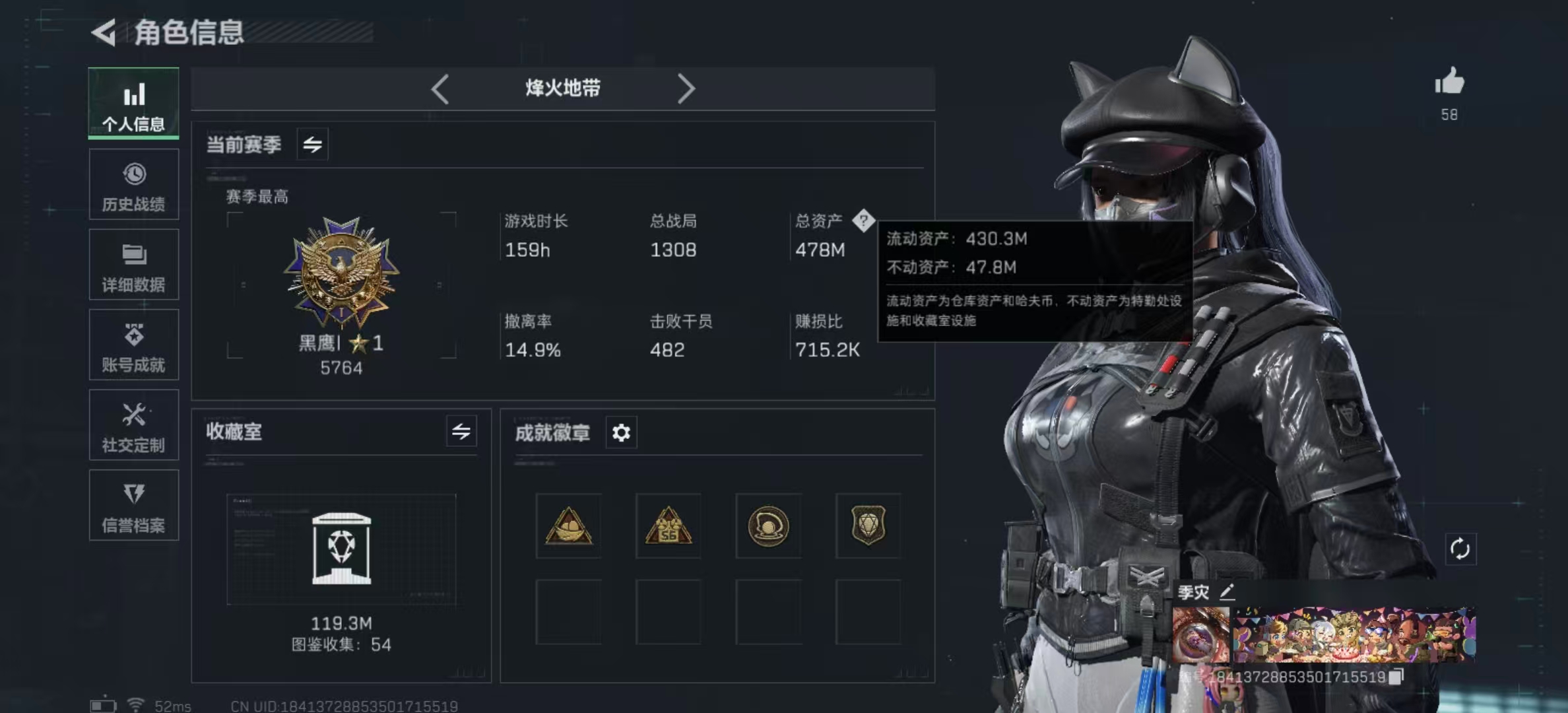Select the gold triangle badge marked S6
The width and height of the screenshot is (1568, 713).
tap(669, 526)
